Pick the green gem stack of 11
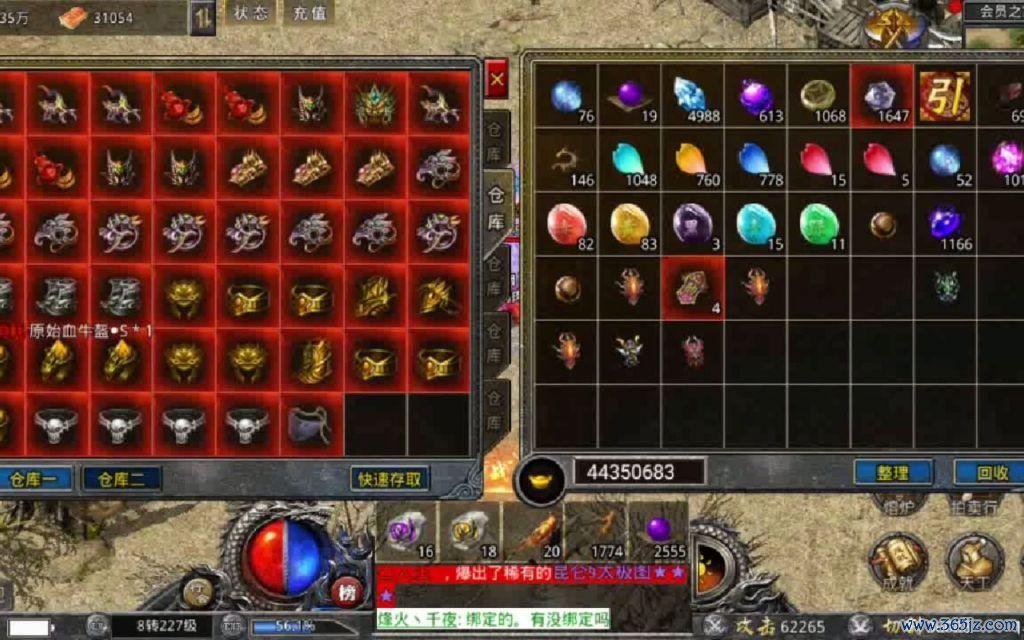The height and width of the screenshot is (640, 1024). pos(818,224)
